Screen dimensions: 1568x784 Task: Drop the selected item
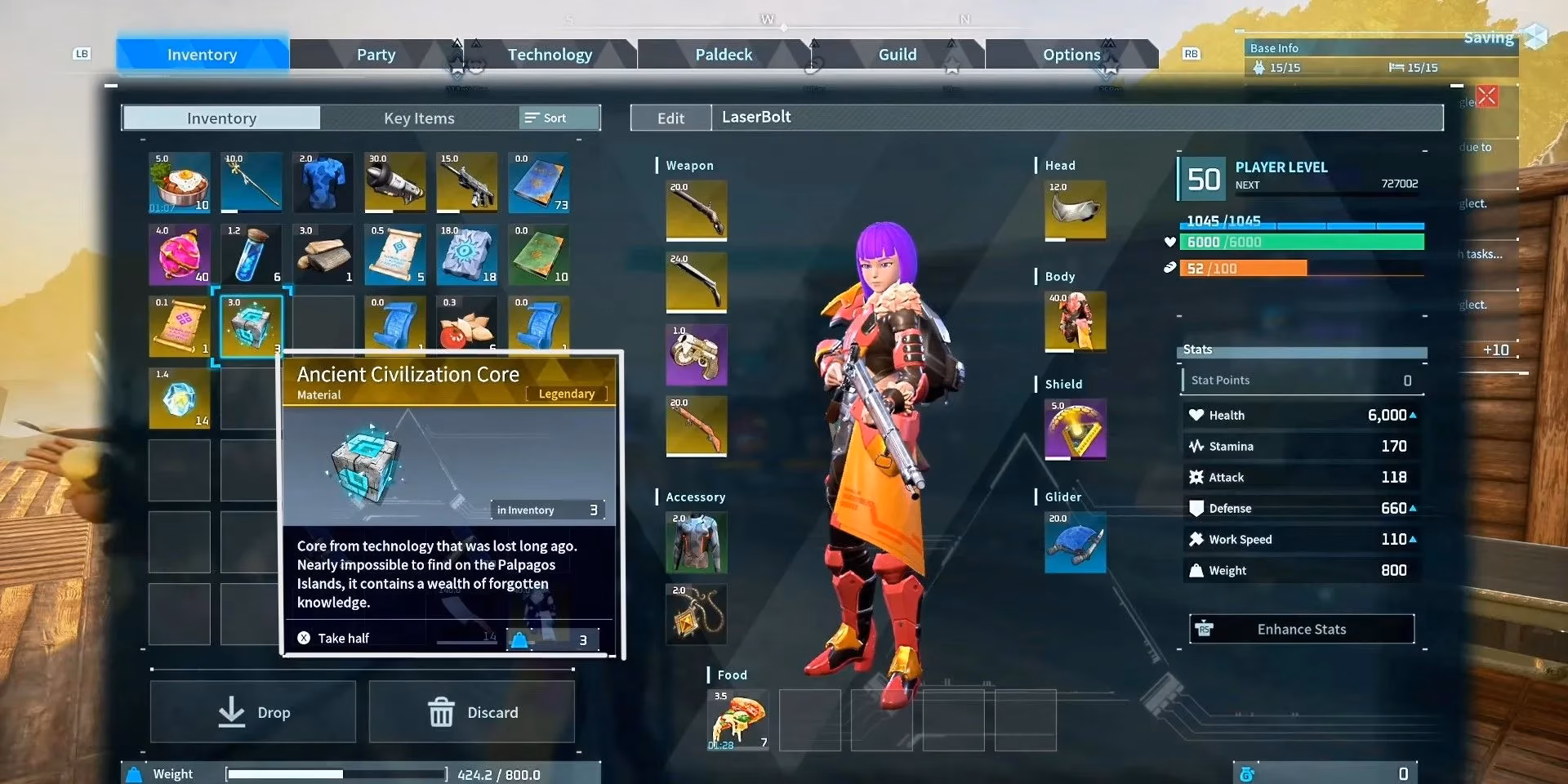coord(253,712)
